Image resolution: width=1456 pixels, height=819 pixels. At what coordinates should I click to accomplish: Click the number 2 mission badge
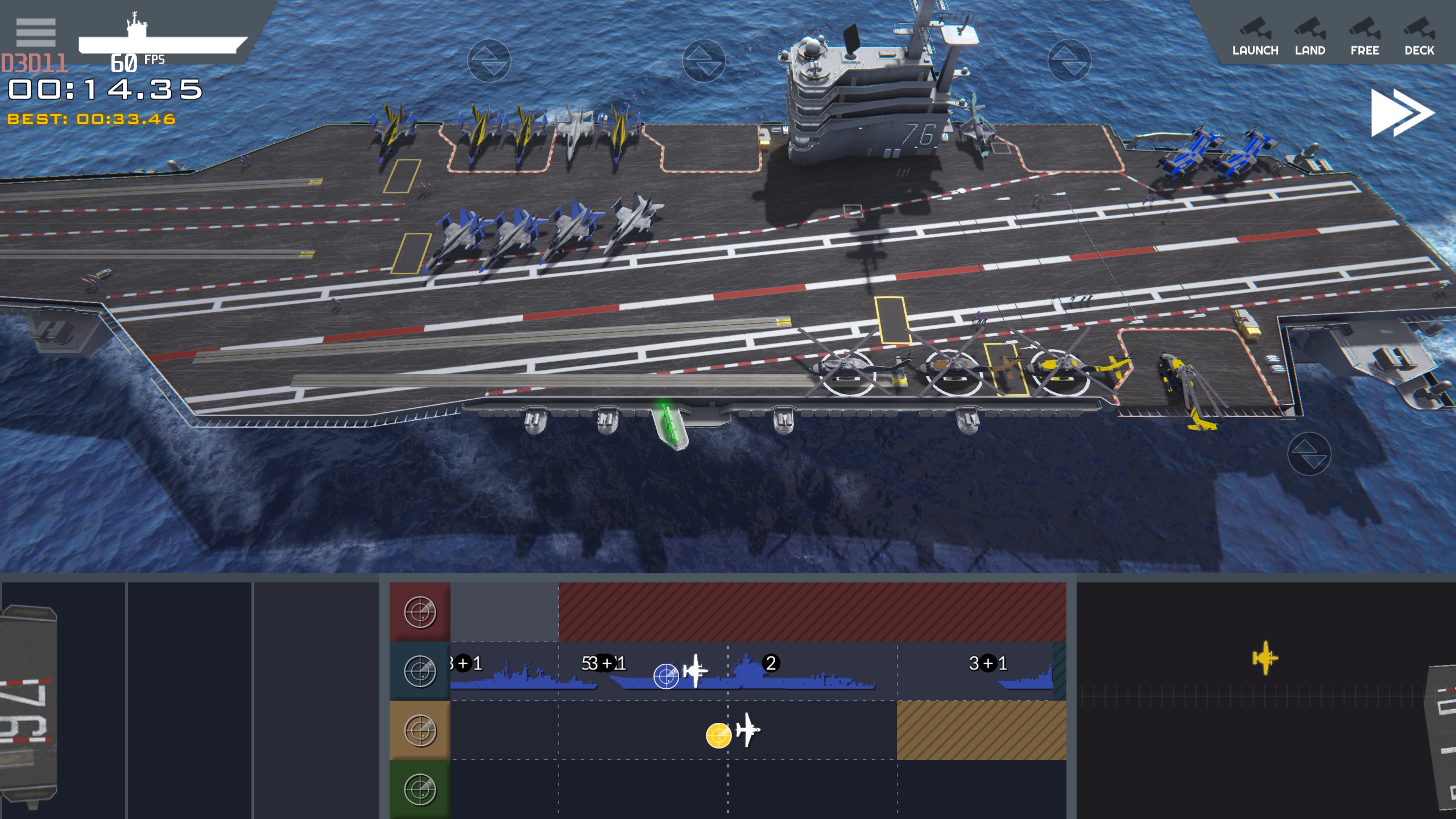point(771,663)
